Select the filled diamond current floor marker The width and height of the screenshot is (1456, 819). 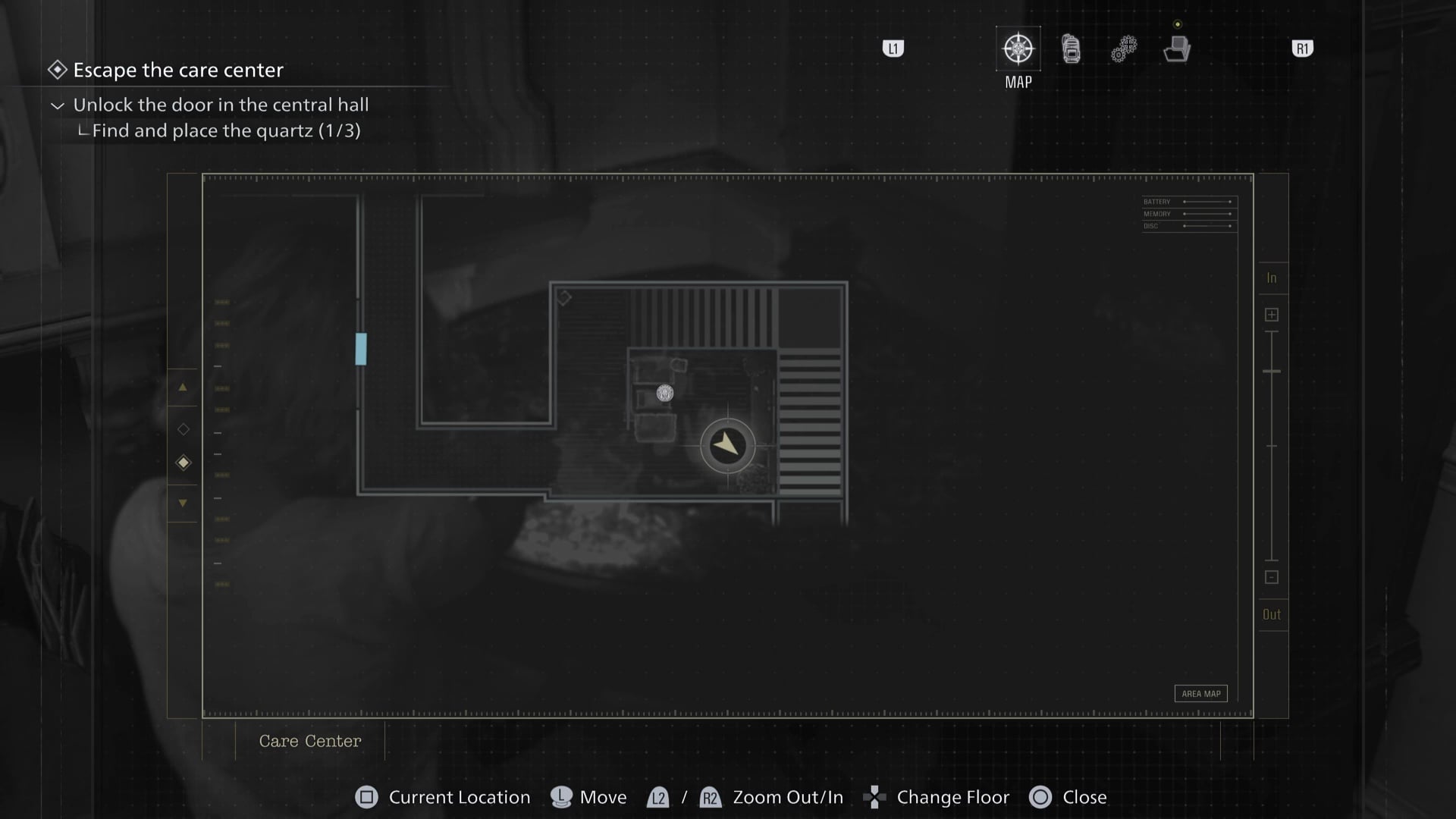point(184,463)
